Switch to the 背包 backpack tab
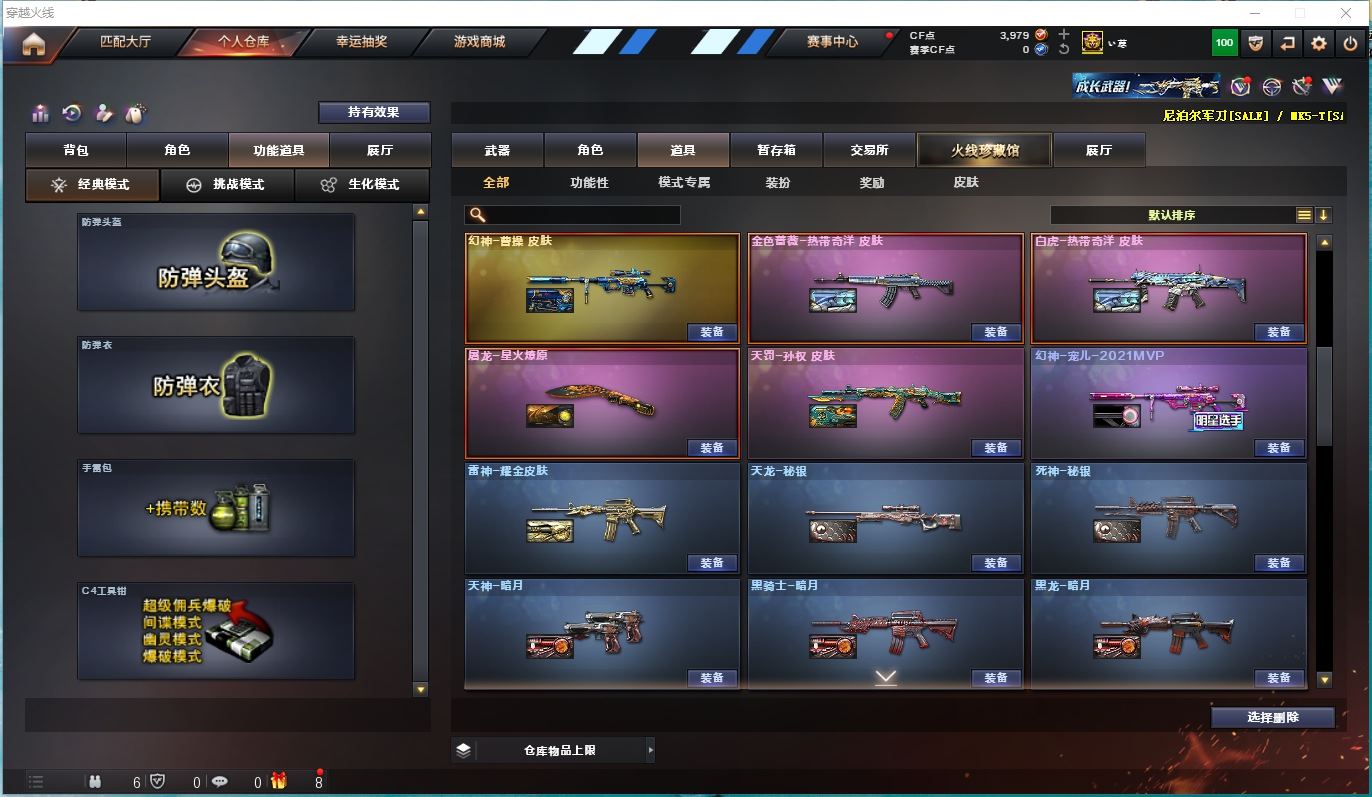1372x797 pixels. click(x=76, y=150)
